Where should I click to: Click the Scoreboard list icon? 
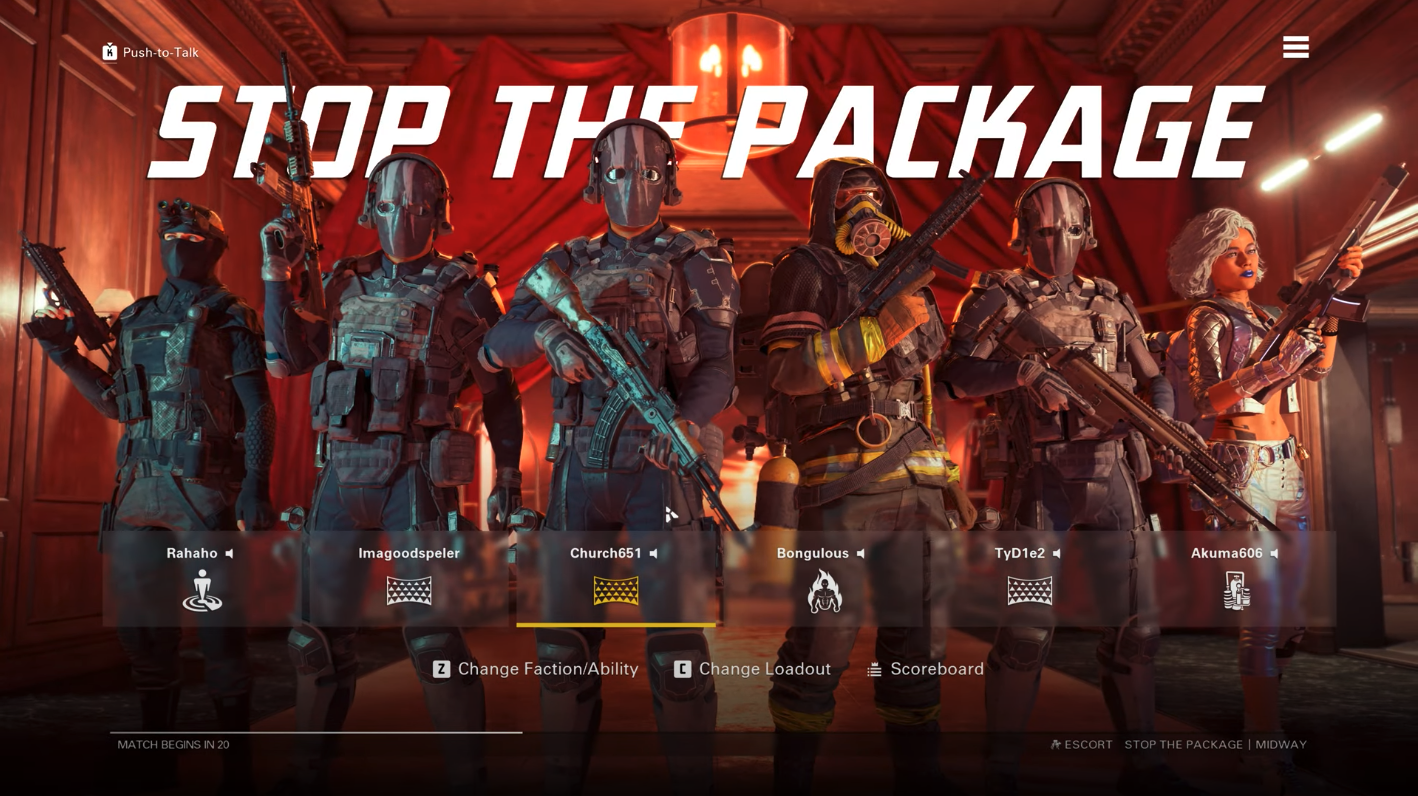[x=874, y=669]
